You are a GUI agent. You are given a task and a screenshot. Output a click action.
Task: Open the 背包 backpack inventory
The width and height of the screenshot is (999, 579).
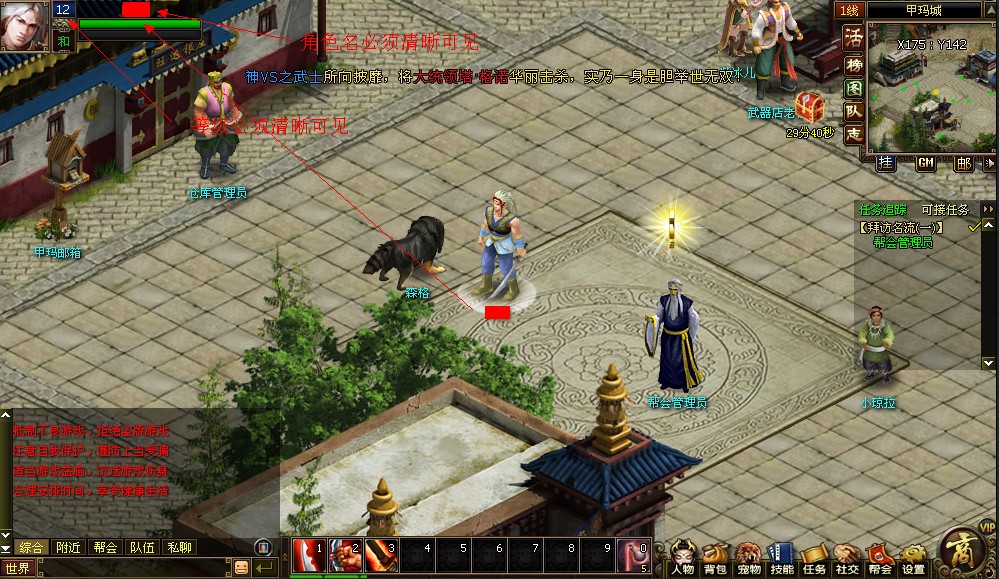point(715,558)
